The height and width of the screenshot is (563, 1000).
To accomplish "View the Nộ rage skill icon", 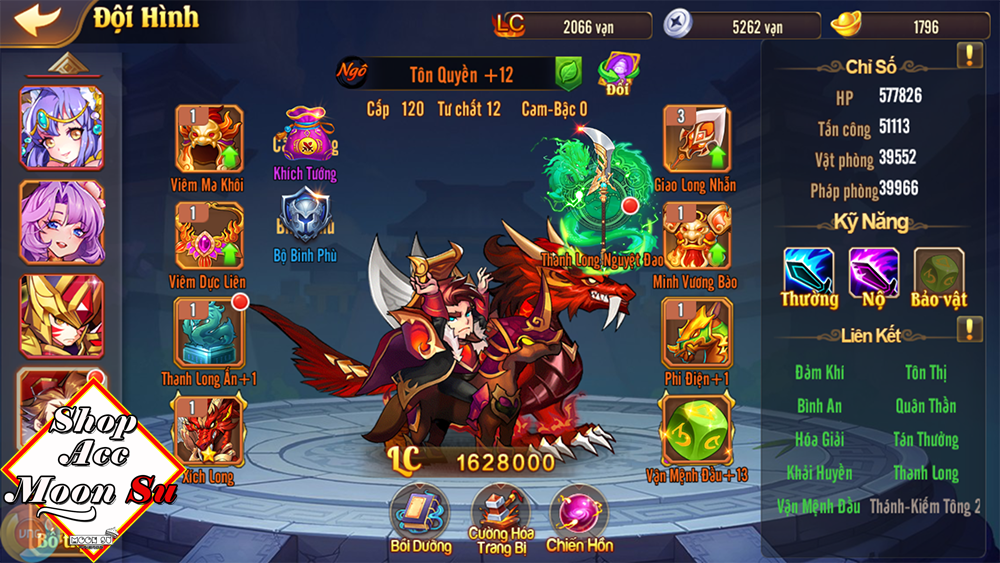I will 874,272.
